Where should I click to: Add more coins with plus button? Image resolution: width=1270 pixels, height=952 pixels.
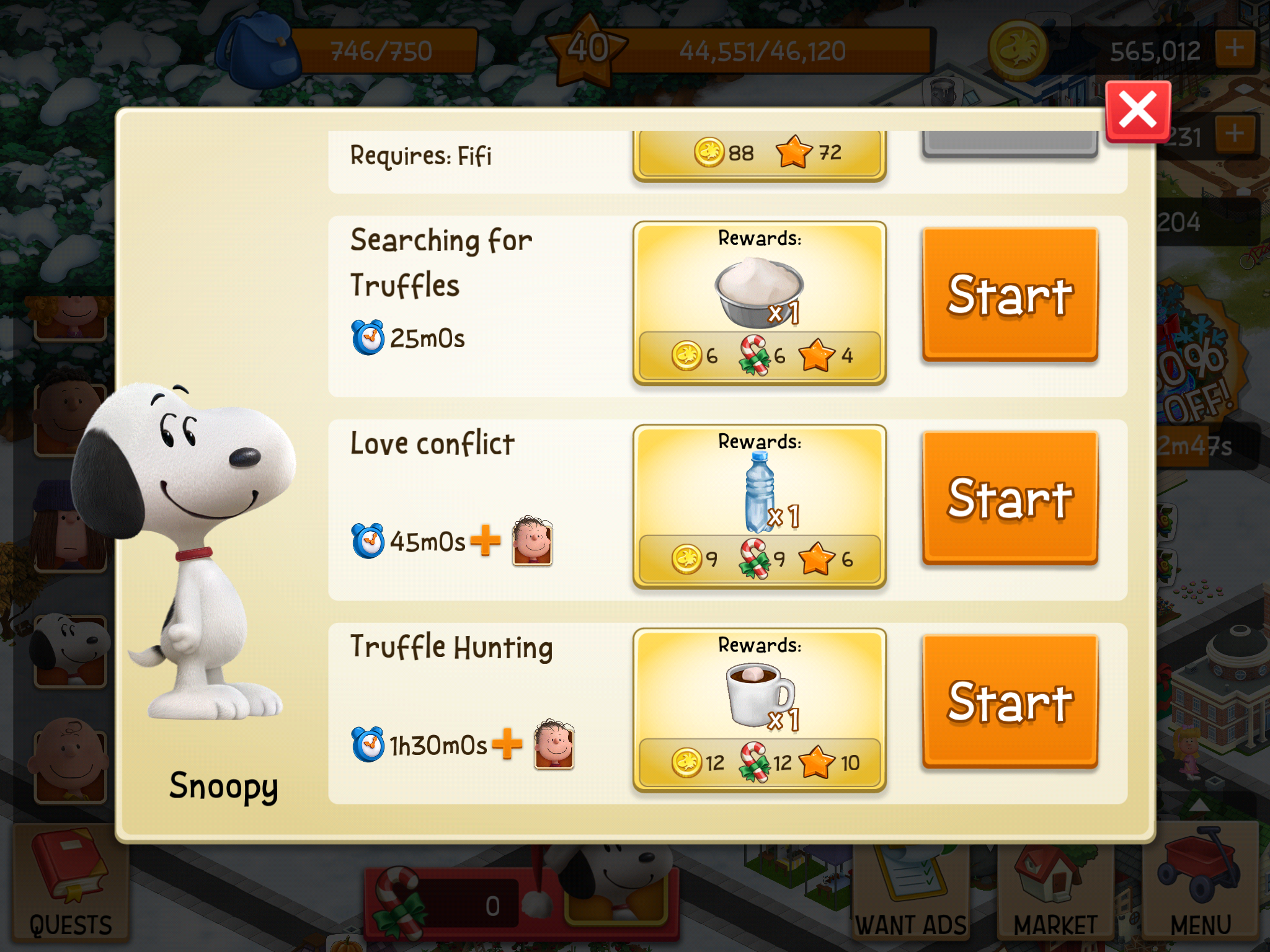point(1235,48)
